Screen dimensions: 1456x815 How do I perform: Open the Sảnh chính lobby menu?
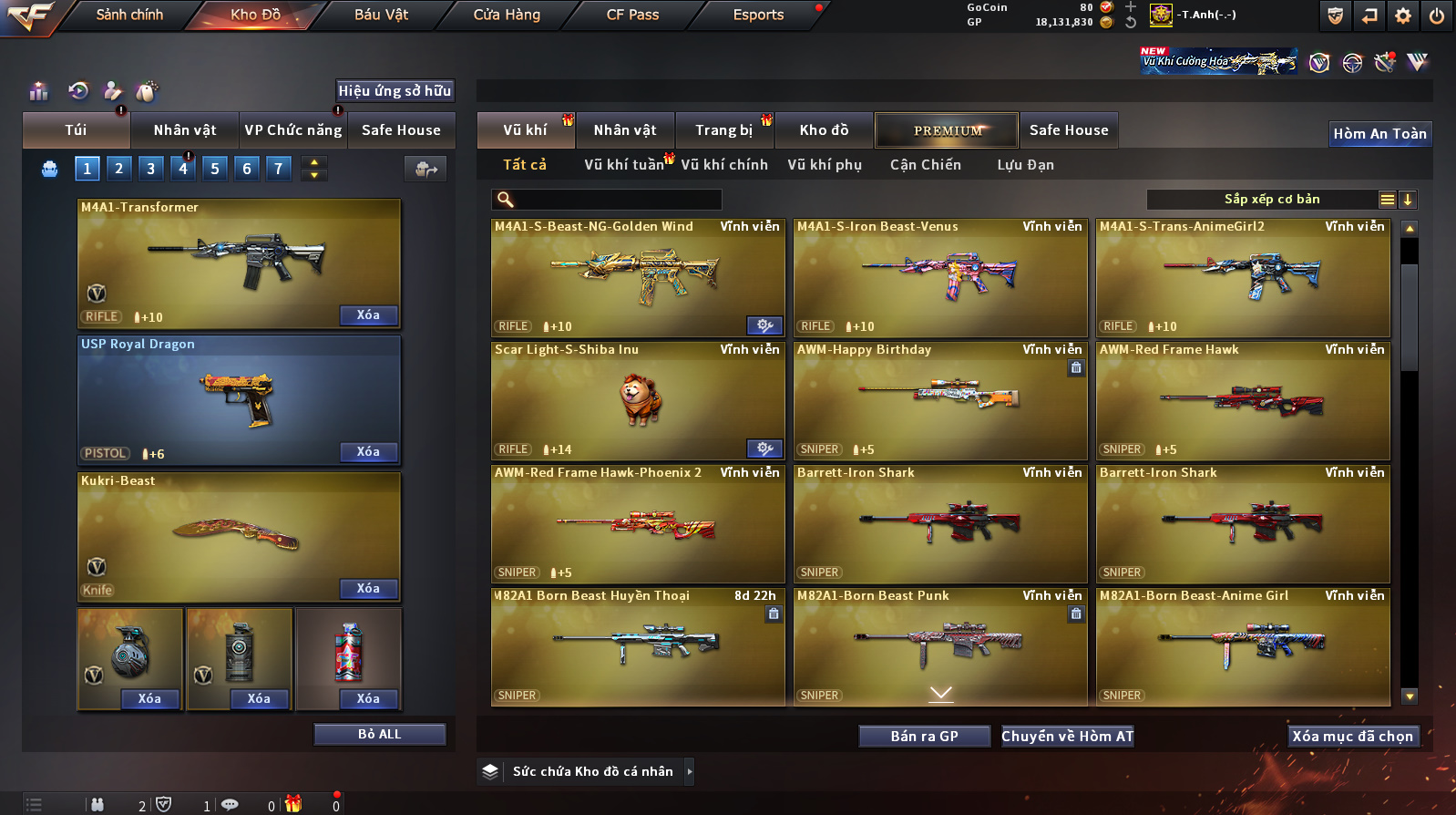129,15
